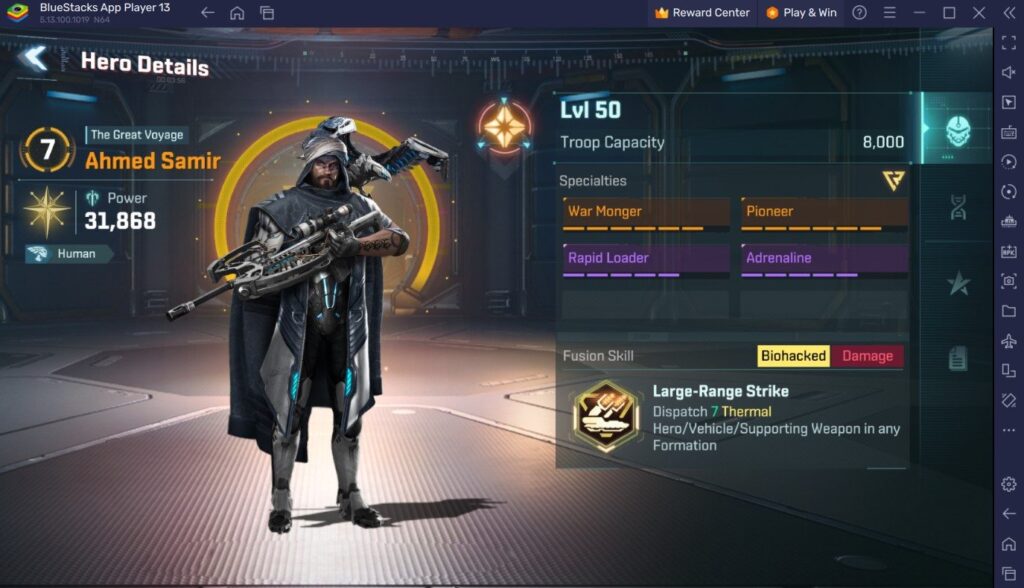
Task: Click the hero rank 7 badge
Action: click(x=45, y=150)
